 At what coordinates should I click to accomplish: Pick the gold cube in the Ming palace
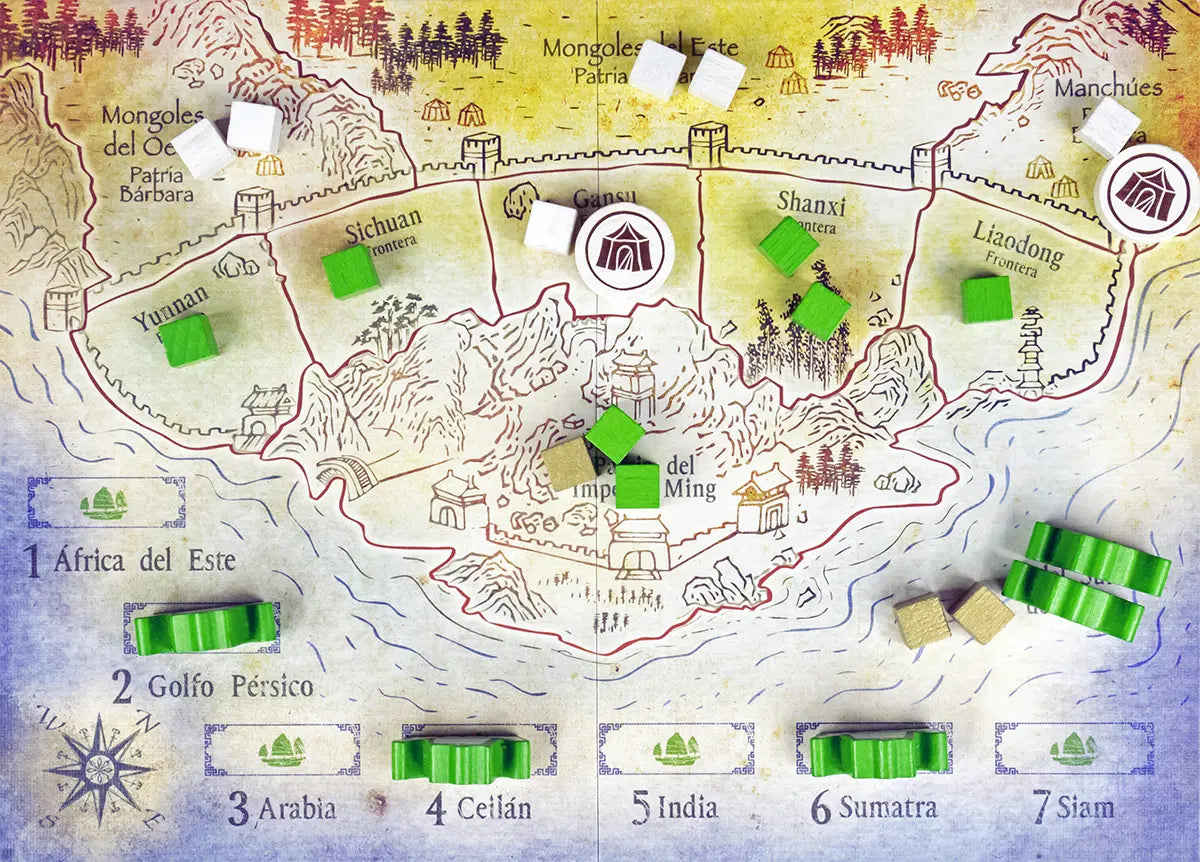pos(568,465)
